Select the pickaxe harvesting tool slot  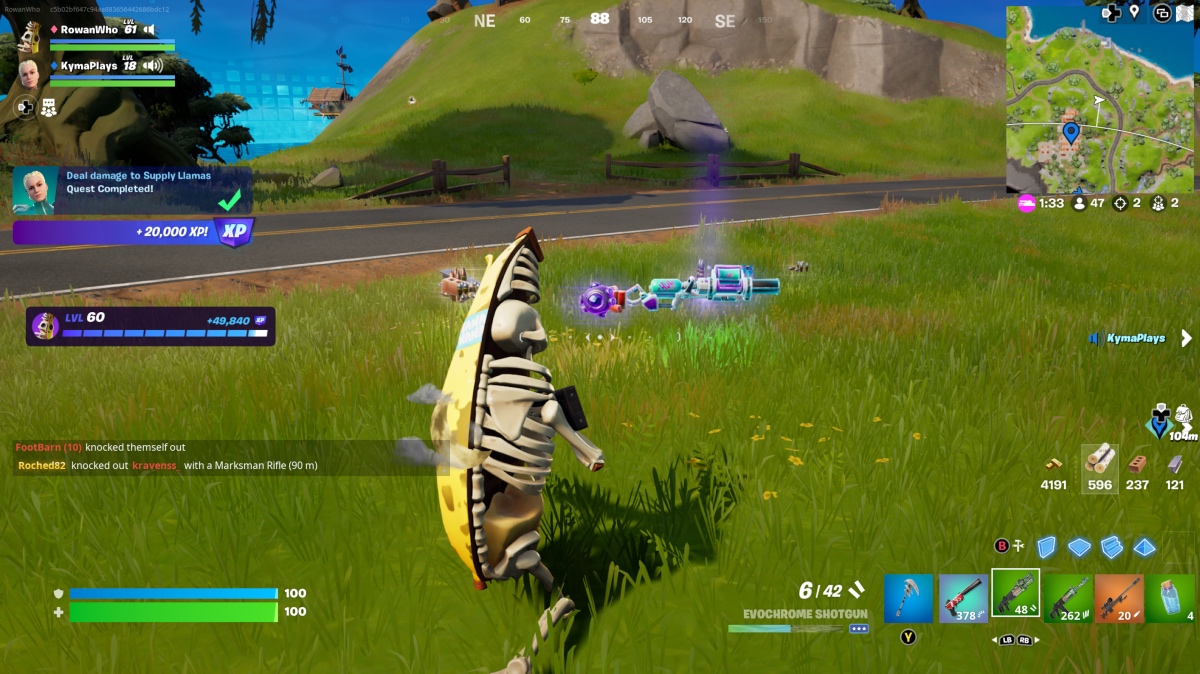[908, 598]
